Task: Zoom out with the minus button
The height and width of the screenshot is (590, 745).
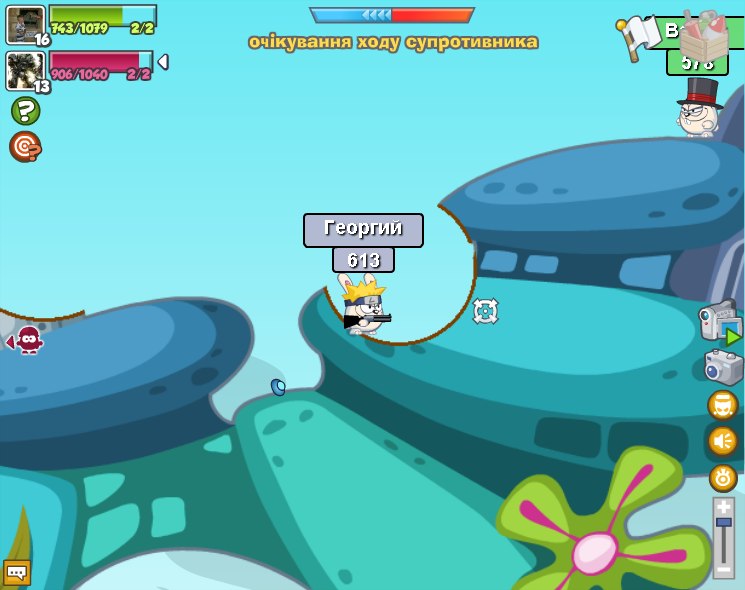Action: [723, 569]
